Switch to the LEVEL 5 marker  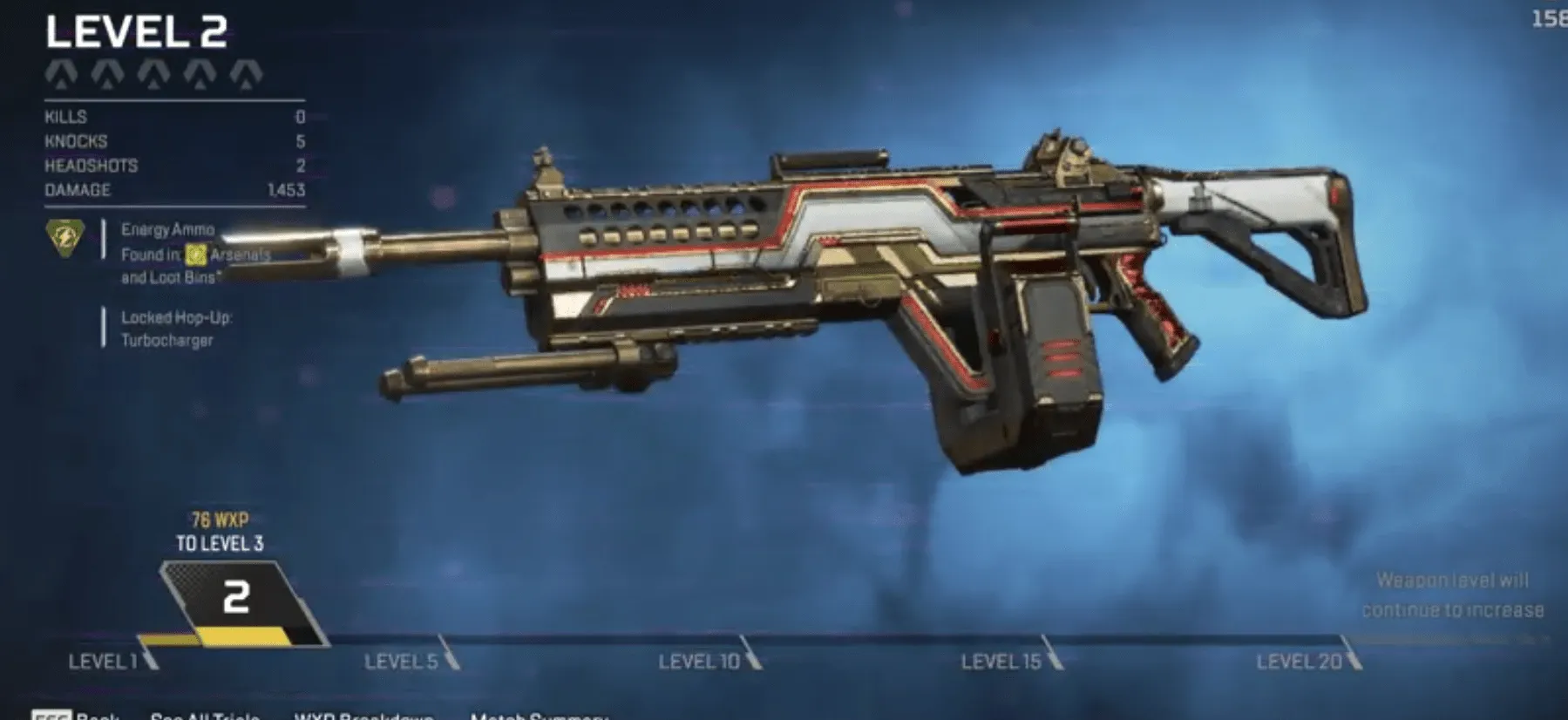coord(399,661)
